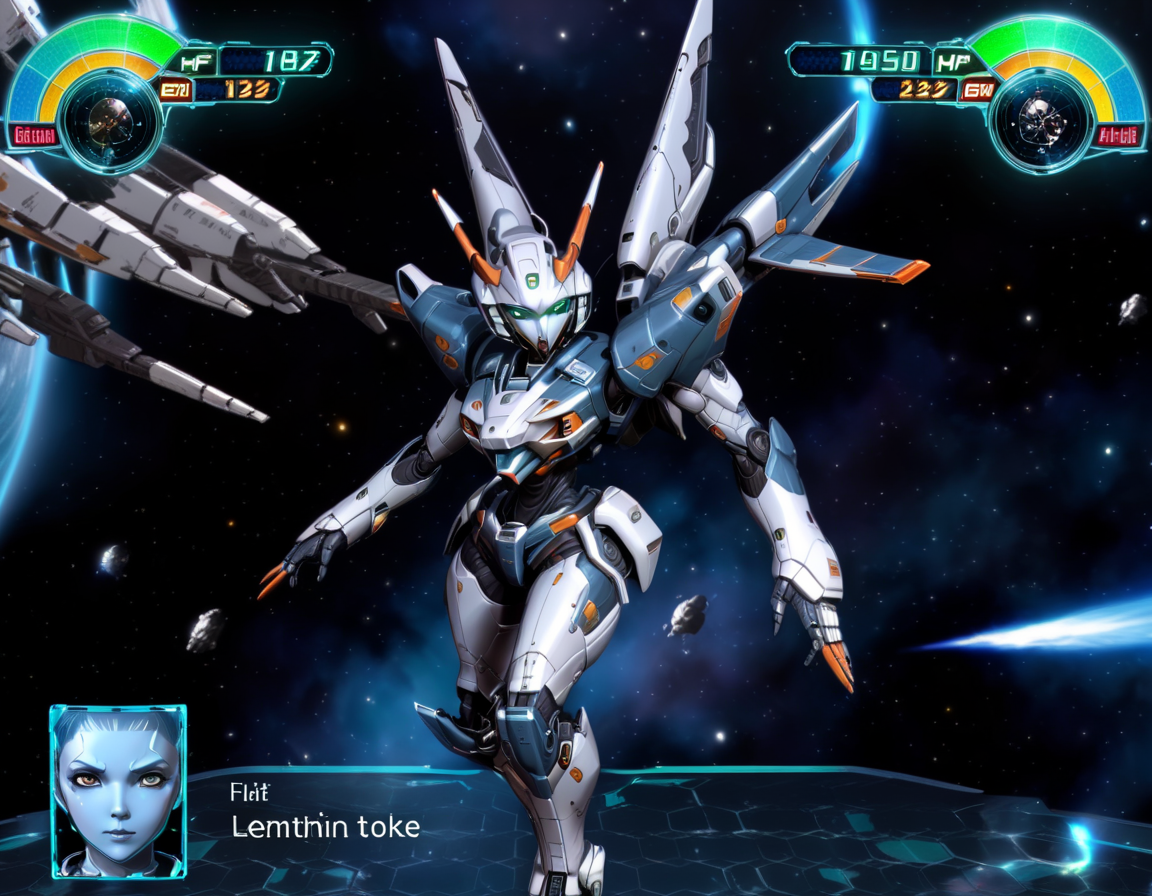This screenshot has width=1152, height=896.
Task: Advance the "Lemthin toke" dialogue line
Action: (326, 827)
